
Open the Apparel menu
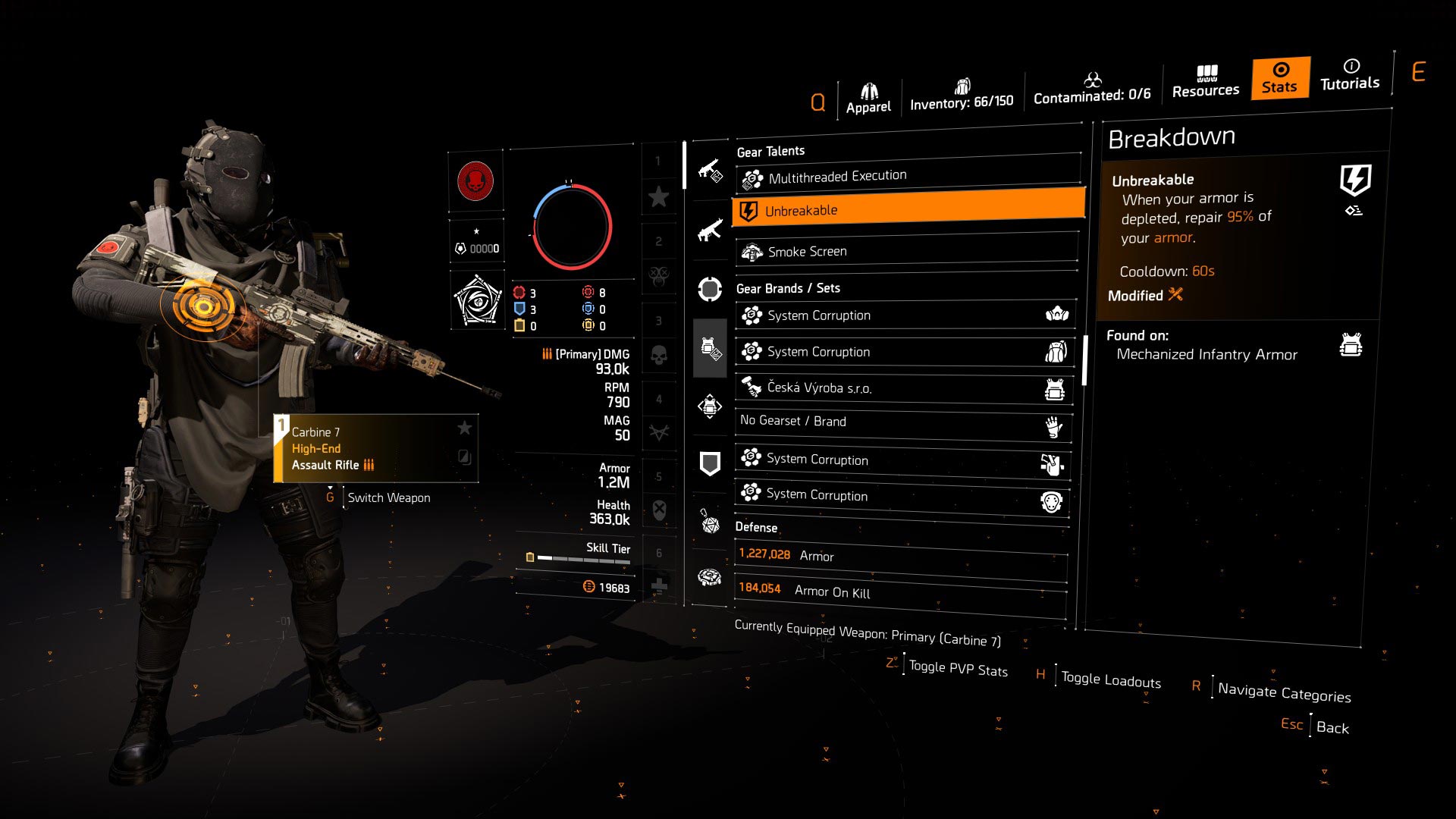tap(869, 95)
